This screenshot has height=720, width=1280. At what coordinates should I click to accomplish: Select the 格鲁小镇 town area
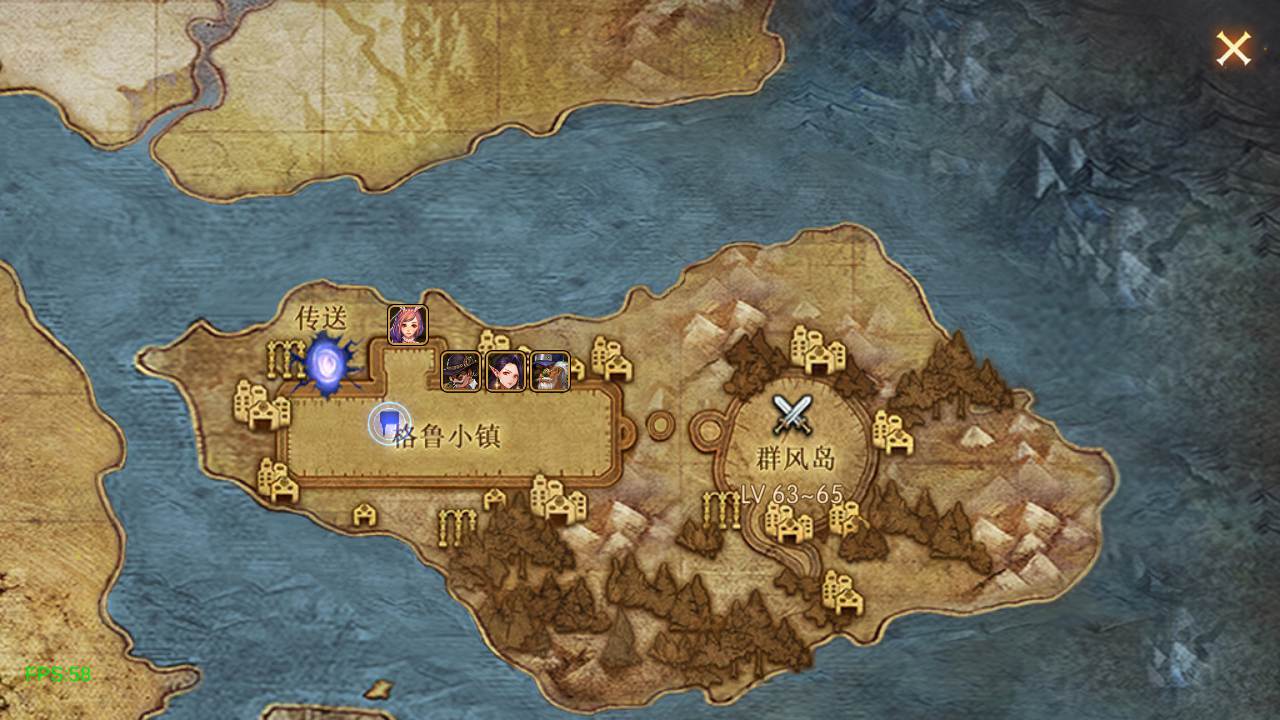tap(447, 436)
